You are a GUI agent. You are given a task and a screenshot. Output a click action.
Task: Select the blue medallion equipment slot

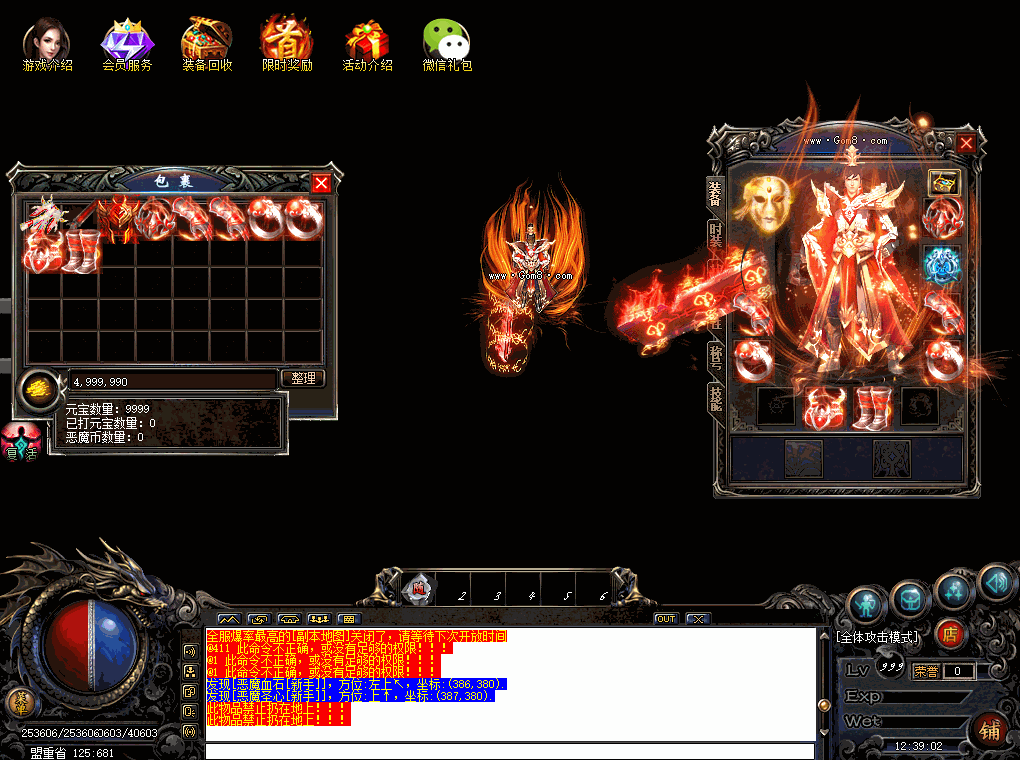941,265
